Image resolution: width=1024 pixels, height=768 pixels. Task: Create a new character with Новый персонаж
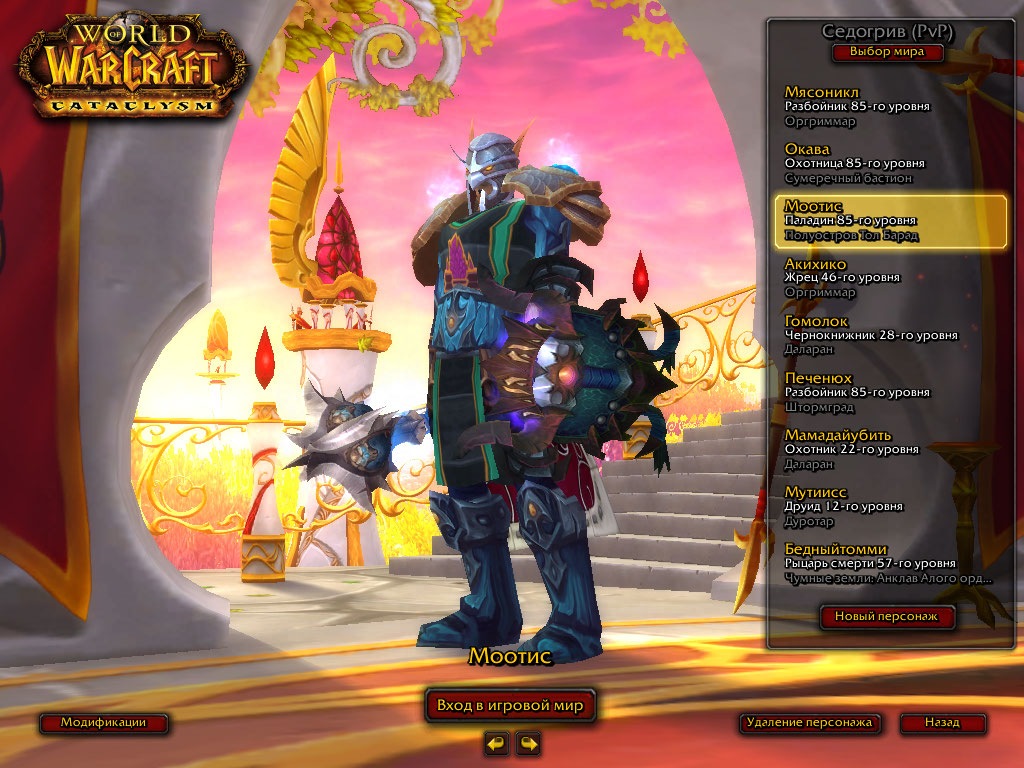click(x=887, y=617)
